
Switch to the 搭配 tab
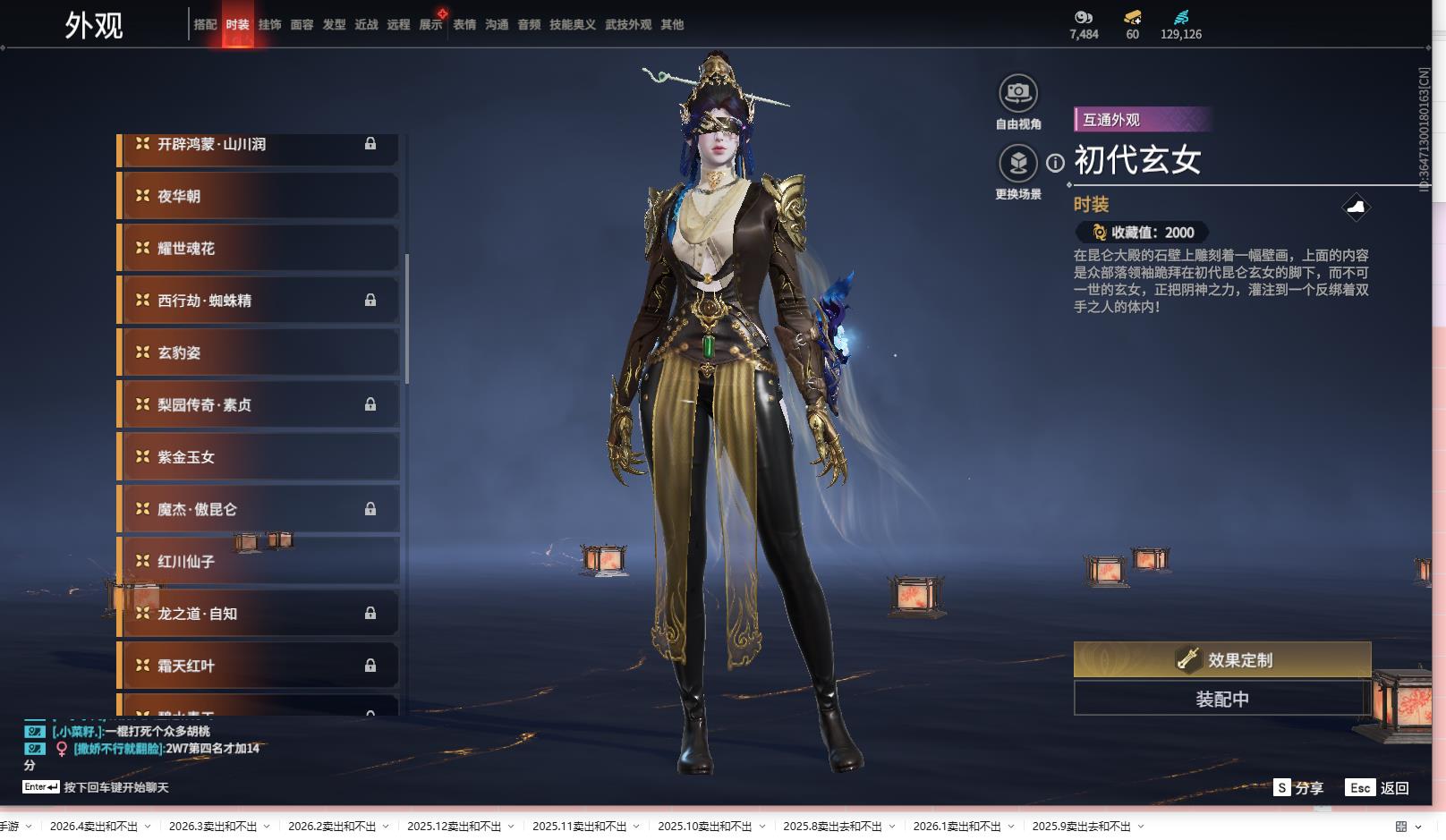click(x=205, y=25)
